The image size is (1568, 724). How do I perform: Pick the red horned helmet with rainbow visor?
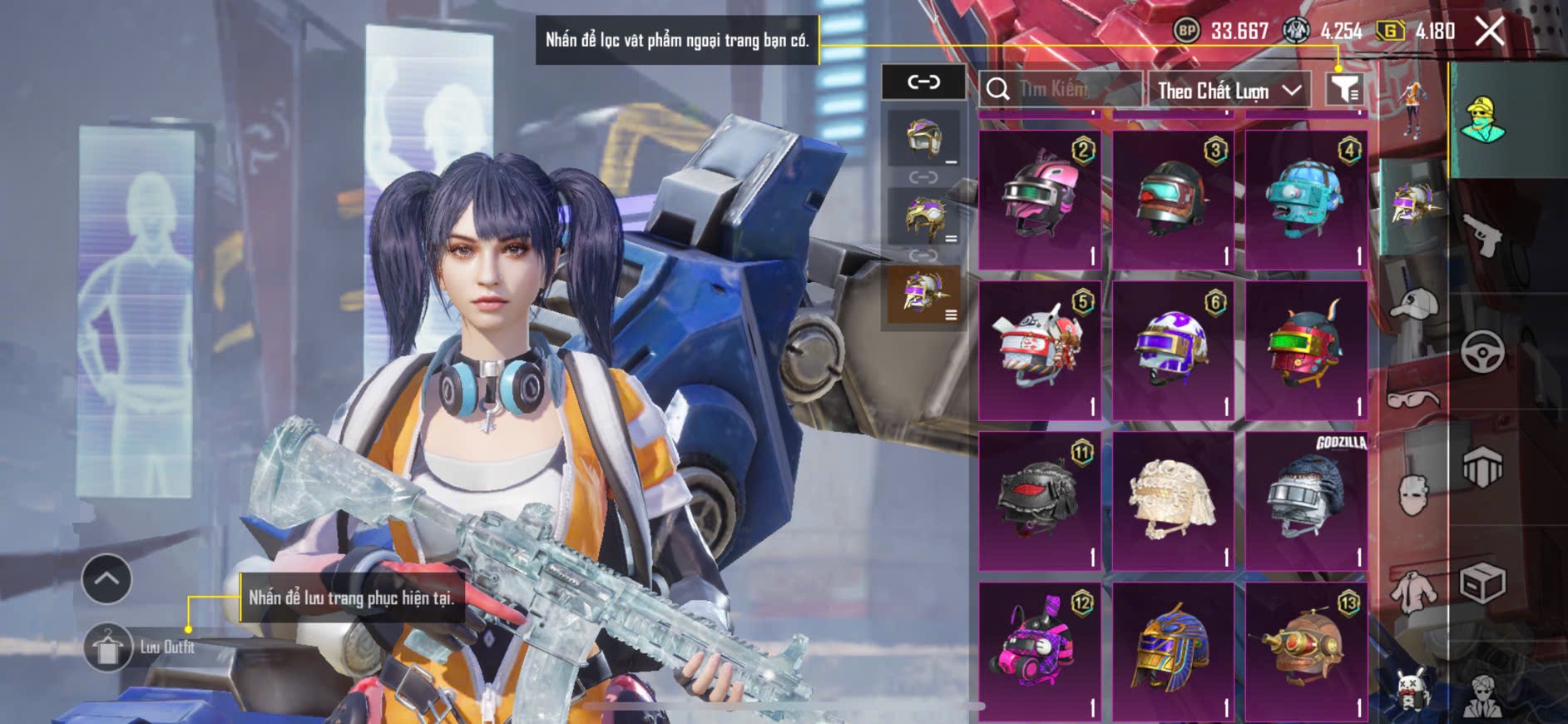pyautogui.click(x=1306, y=350)
